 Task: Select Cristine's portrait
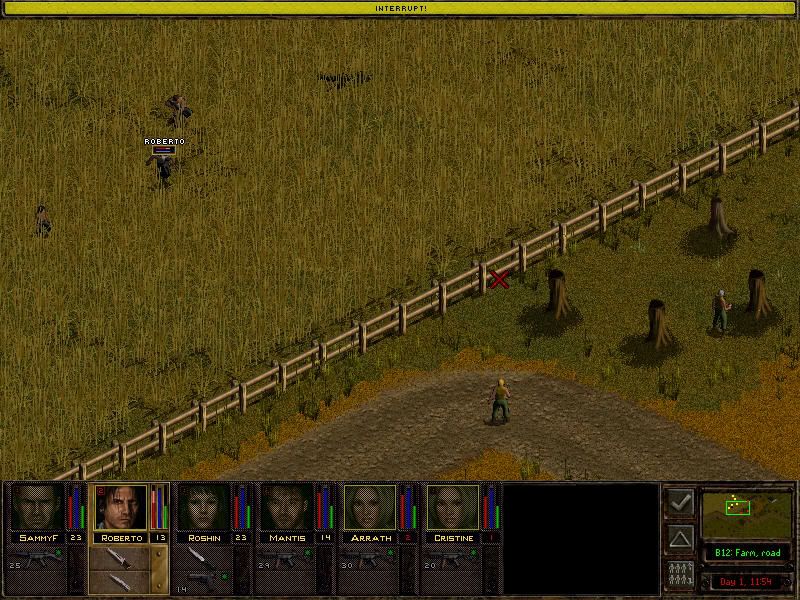coord(453,507)
